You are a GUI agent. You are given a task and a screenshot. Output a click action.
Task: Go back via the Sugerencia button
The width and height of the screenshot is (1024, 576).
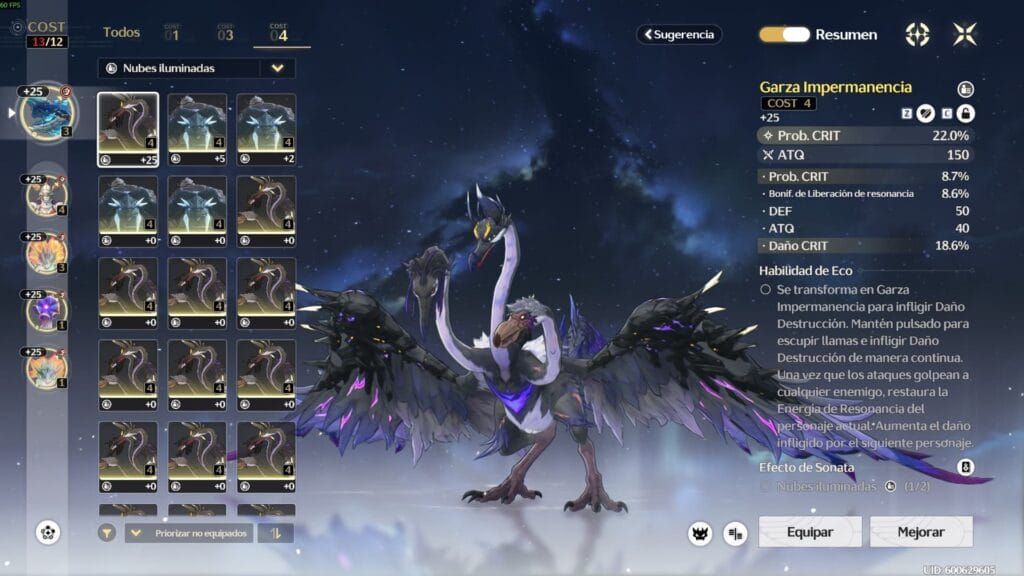679,34
